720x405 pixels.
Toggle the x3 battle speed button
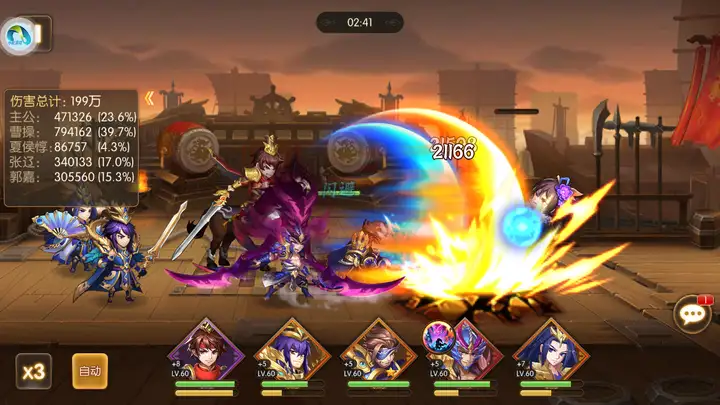33,371
